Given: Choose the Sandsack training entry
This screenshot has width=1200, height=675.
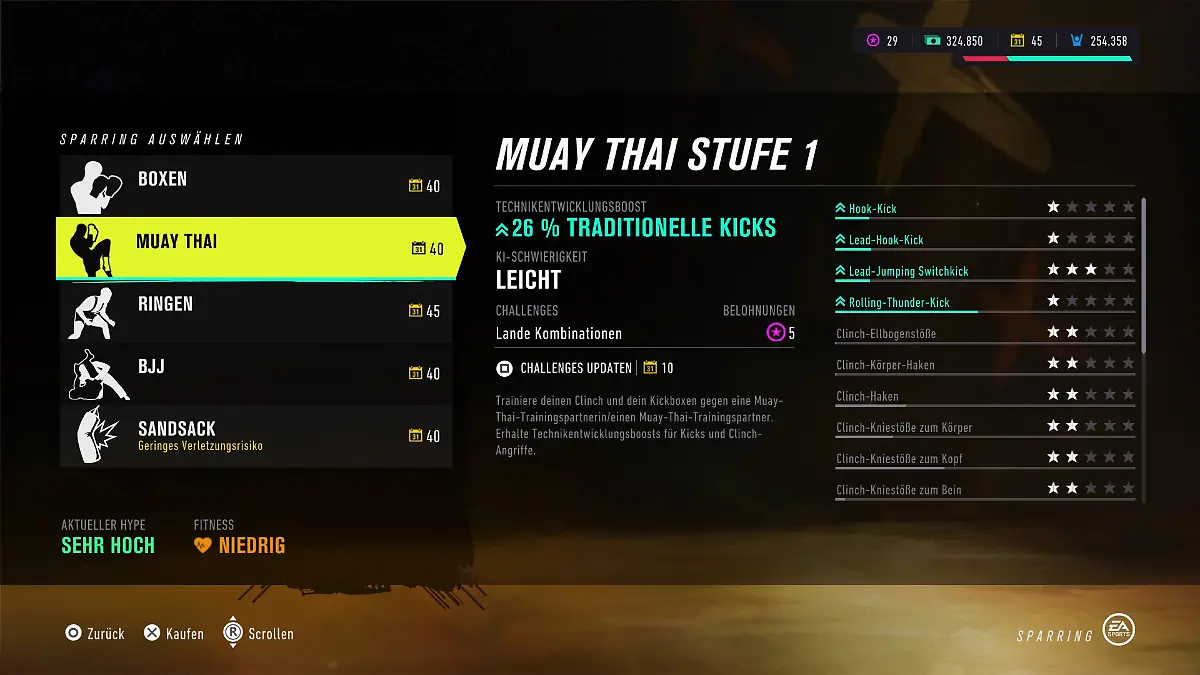Looking at the screenshot, I should tap(255, 435).
